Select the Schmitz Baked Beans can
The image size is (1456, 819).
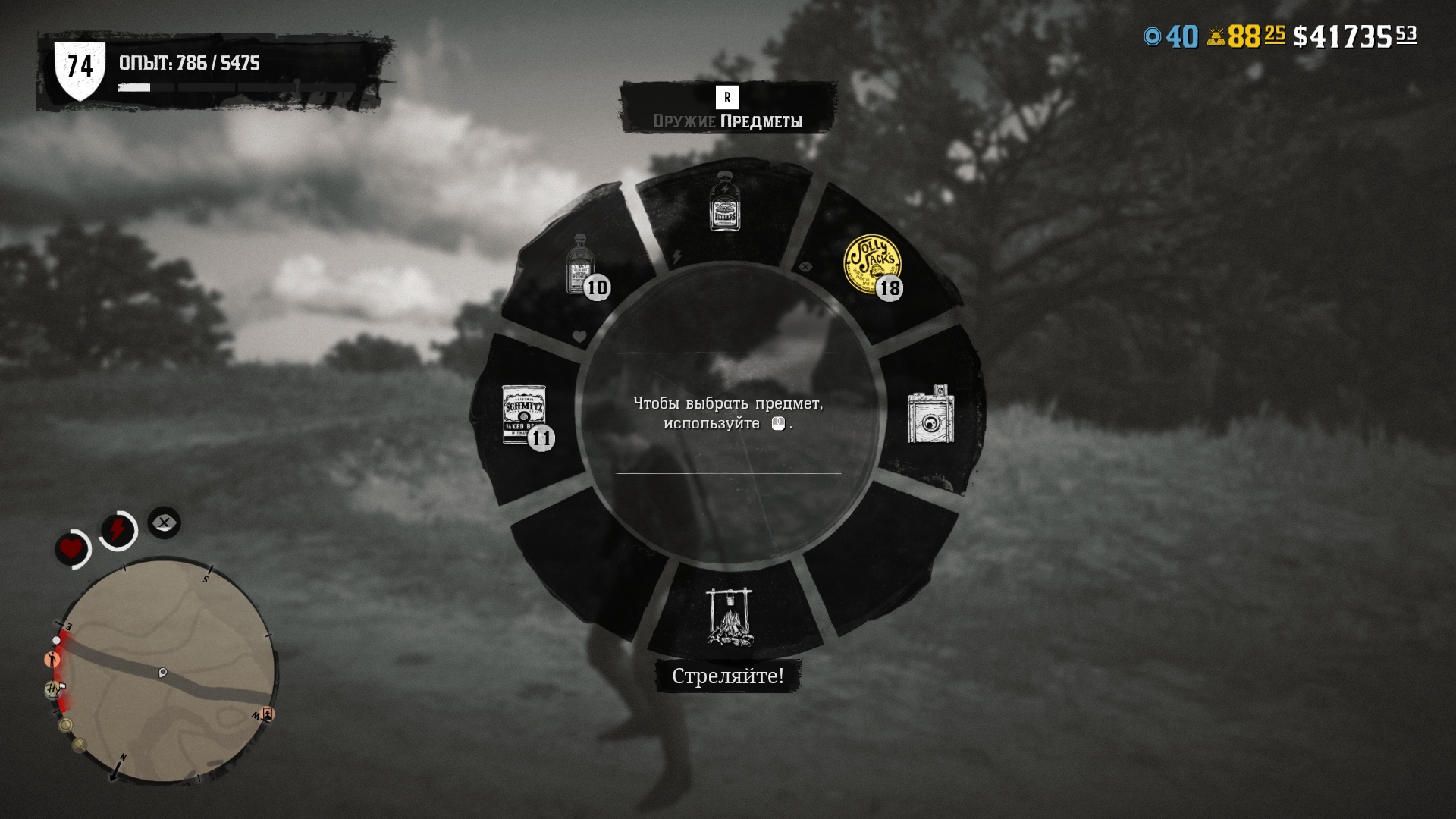click(x=525, y=414)
